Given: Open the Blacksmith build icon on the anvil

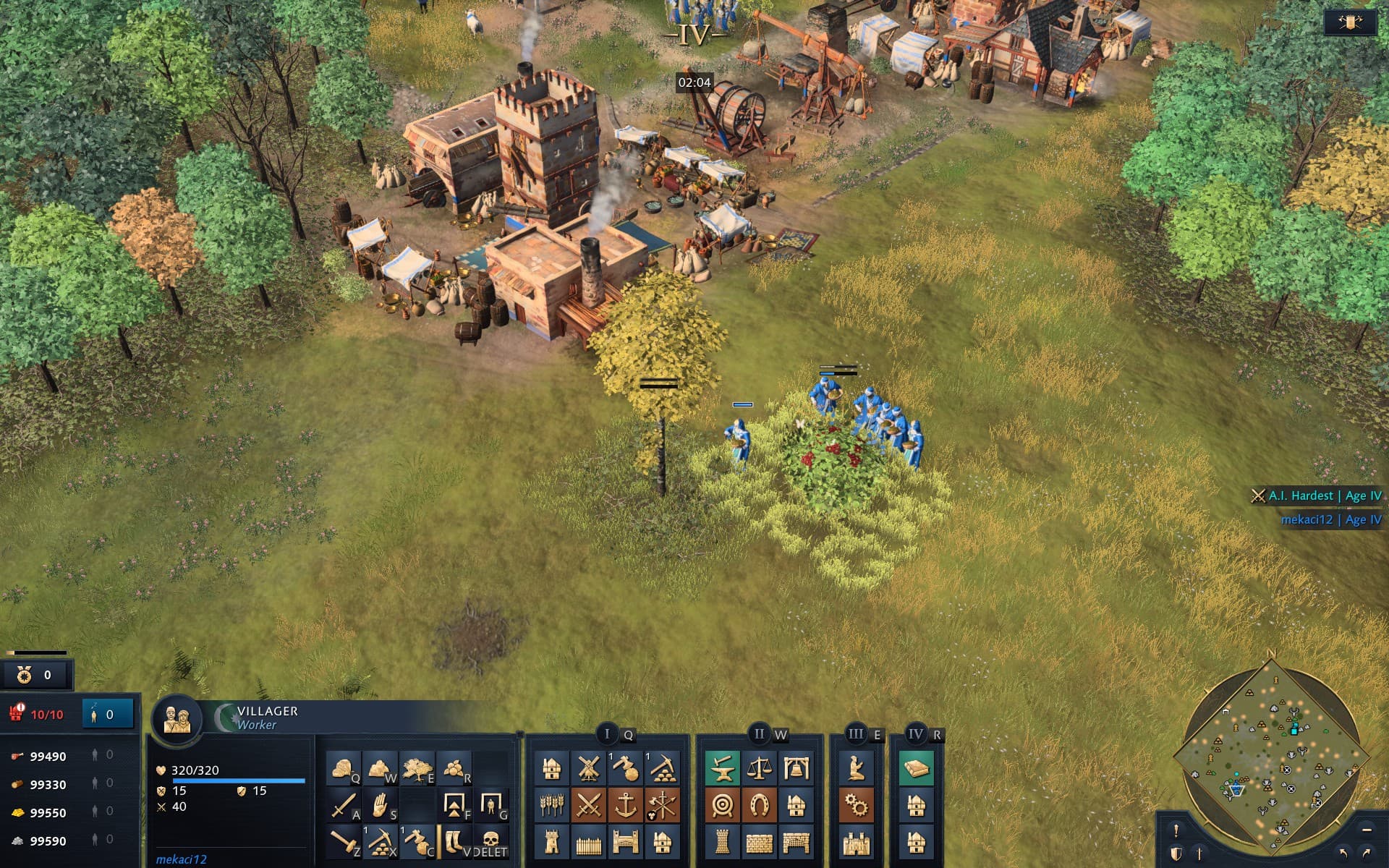Looking at the screenshot, I should tap(721, 768).
